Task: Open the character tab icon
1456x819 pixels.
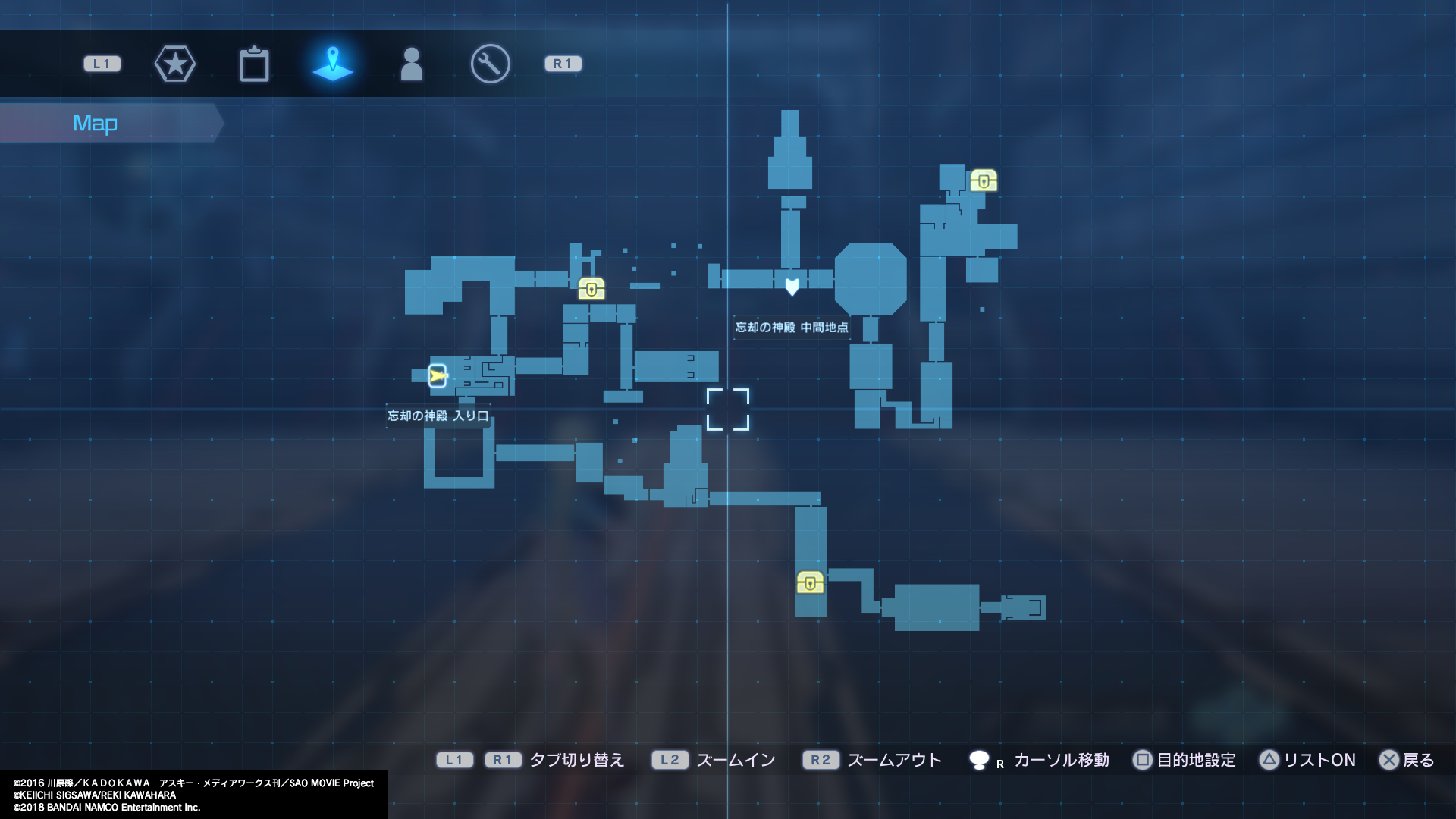Action: point(412,64)
